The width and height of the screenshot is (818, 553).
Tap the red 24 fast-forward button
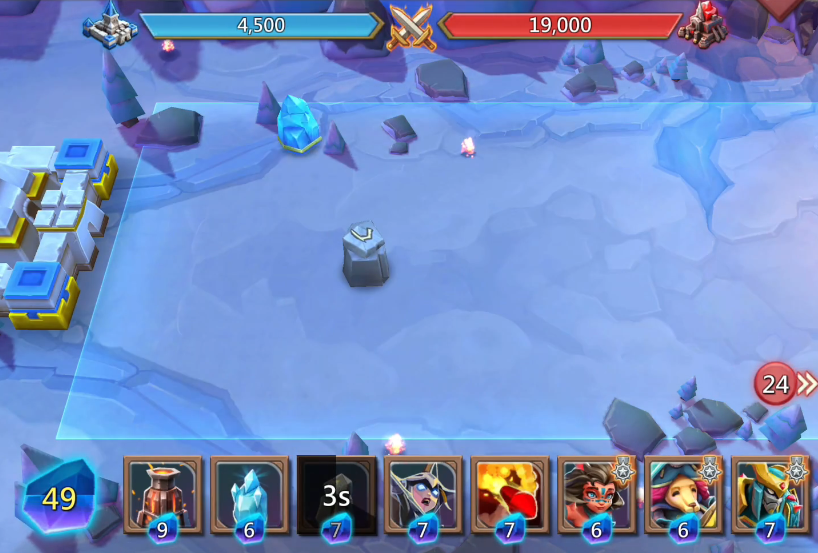click(x=778, y=384)
